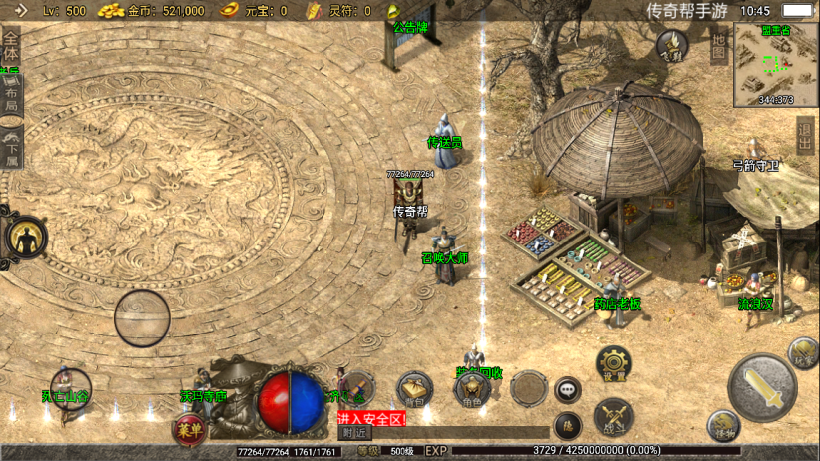Open the 飞鞋 flying shoes teleport icon

pos(672,45)
